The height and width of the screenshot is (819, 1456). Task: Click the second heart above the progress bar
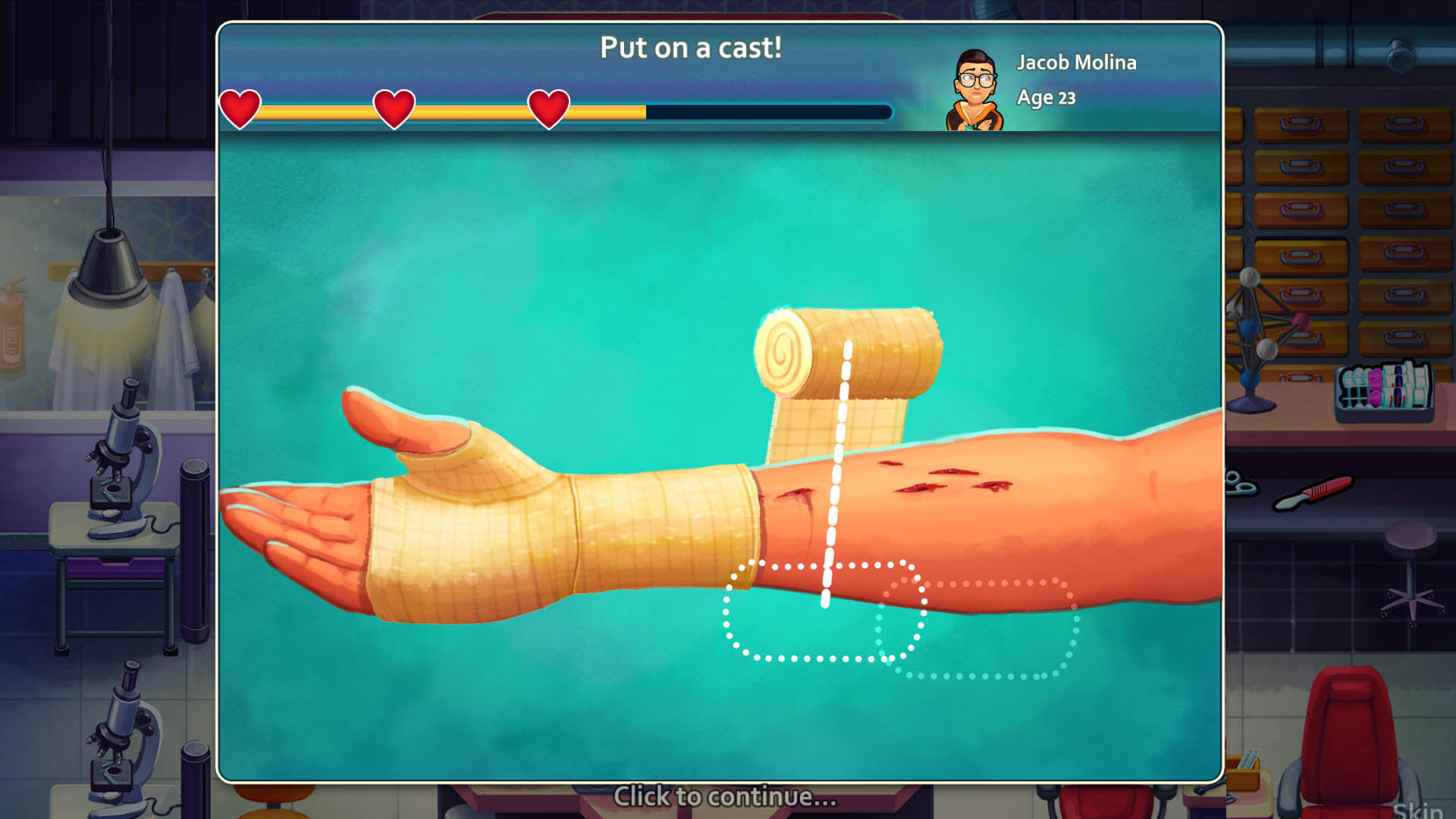coord(394,108)
